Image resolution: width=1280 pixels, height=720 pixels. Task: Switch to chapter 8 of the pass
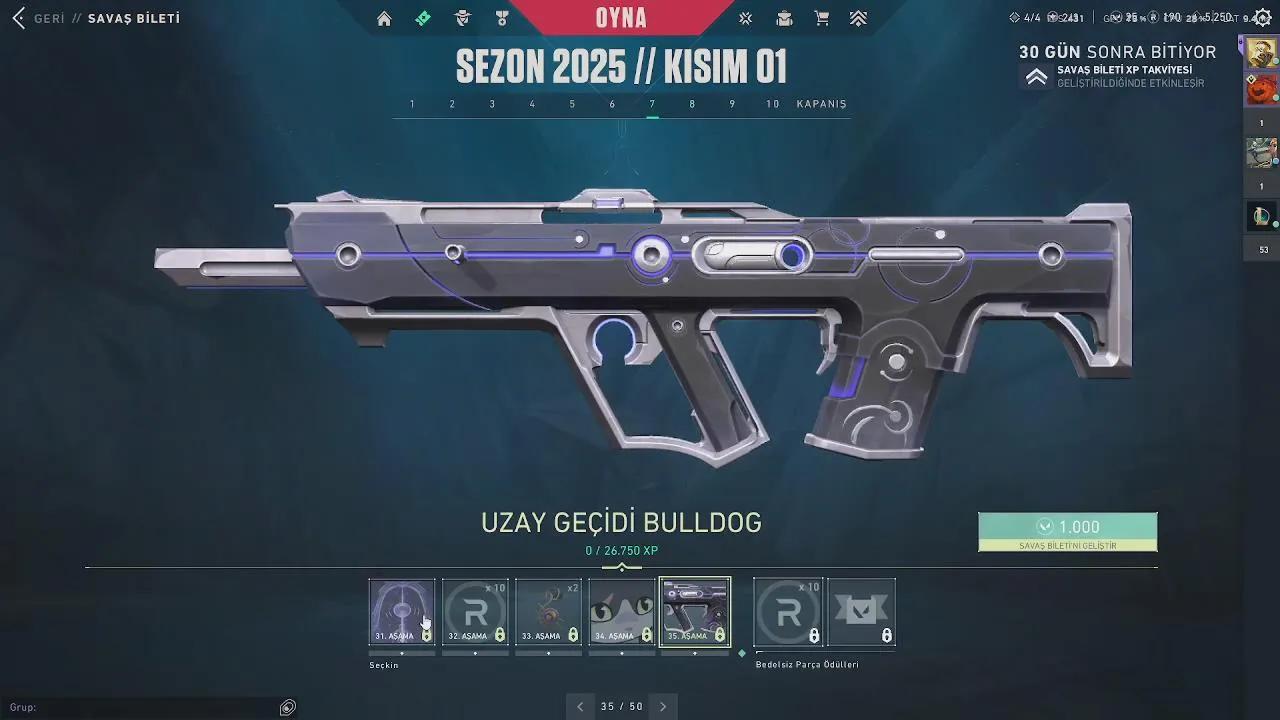(692, 104)
